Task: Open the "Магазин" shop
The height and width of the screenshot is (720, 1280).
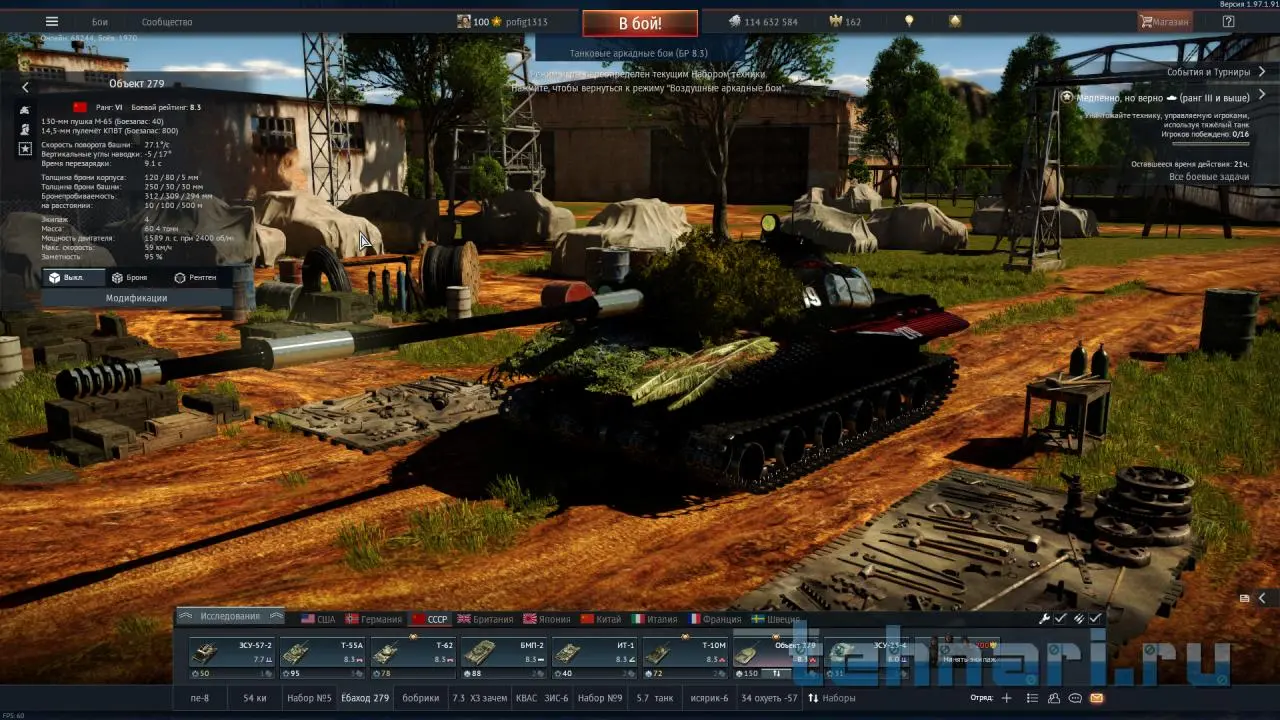Action: tap(1165, 22)
